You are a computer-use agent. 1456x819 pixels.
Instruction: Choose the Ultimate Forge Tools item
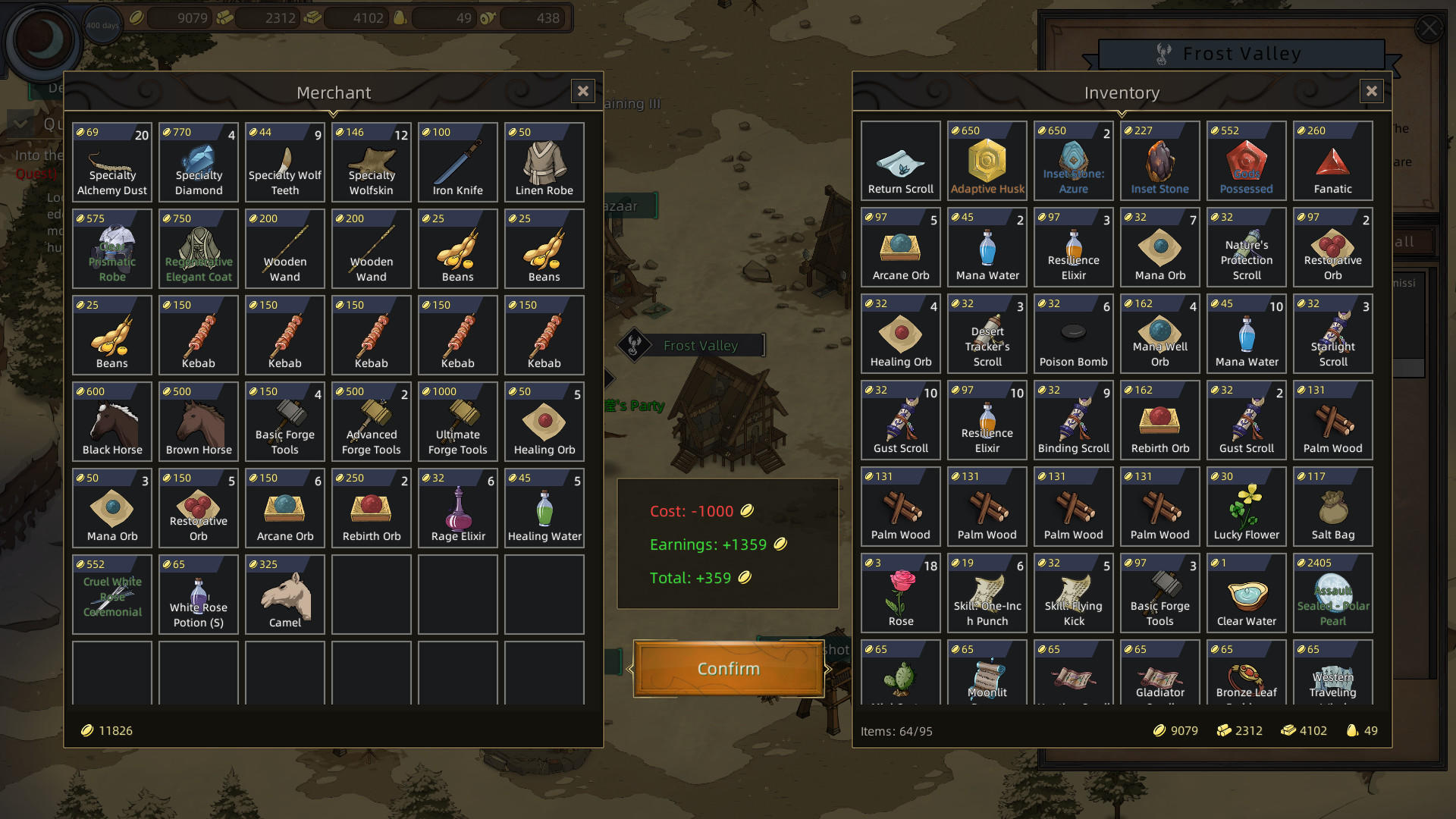tap(457, 421)
